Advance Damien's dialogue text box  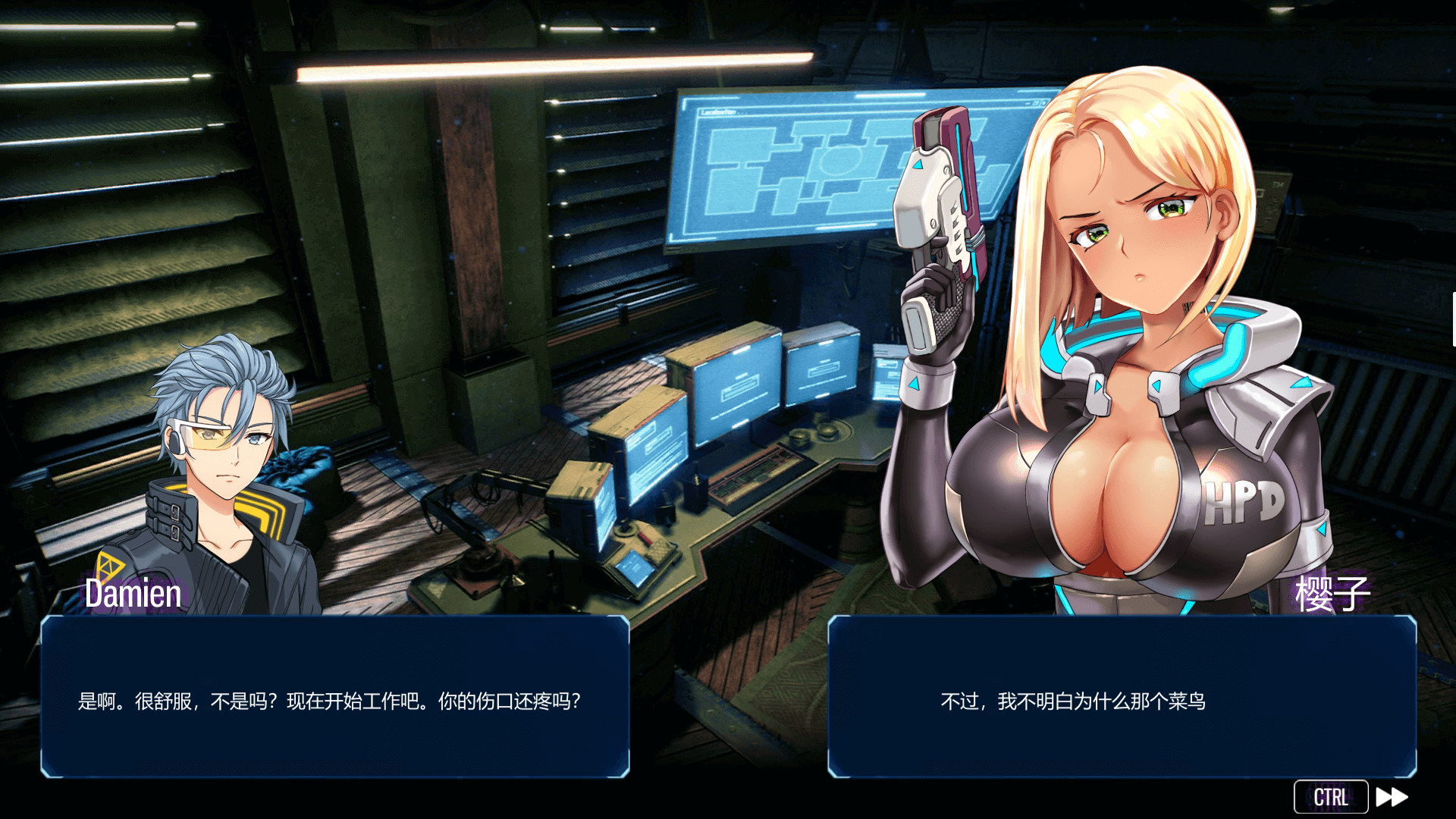pyautogui.click(x=334, y=698)
